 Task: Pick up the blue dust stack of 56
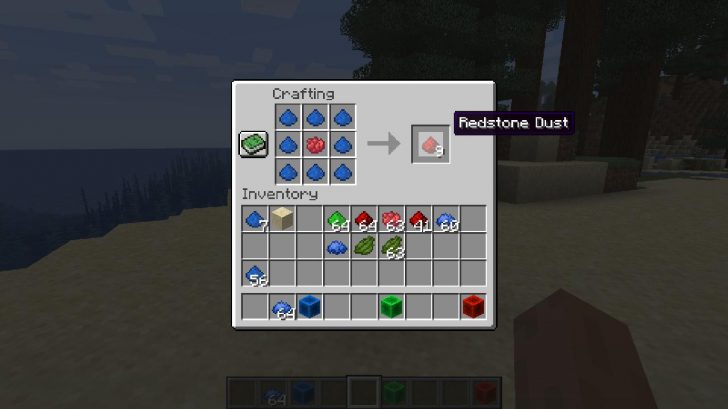[x=254, y=272]
